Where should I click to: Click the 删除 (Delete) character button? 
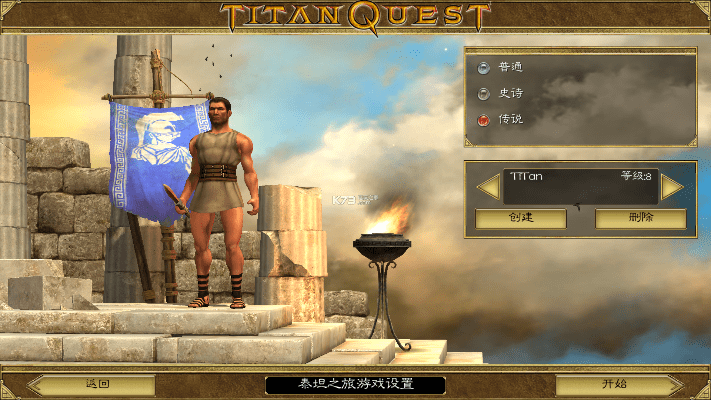pyautogui.click(x=640, y=218)
